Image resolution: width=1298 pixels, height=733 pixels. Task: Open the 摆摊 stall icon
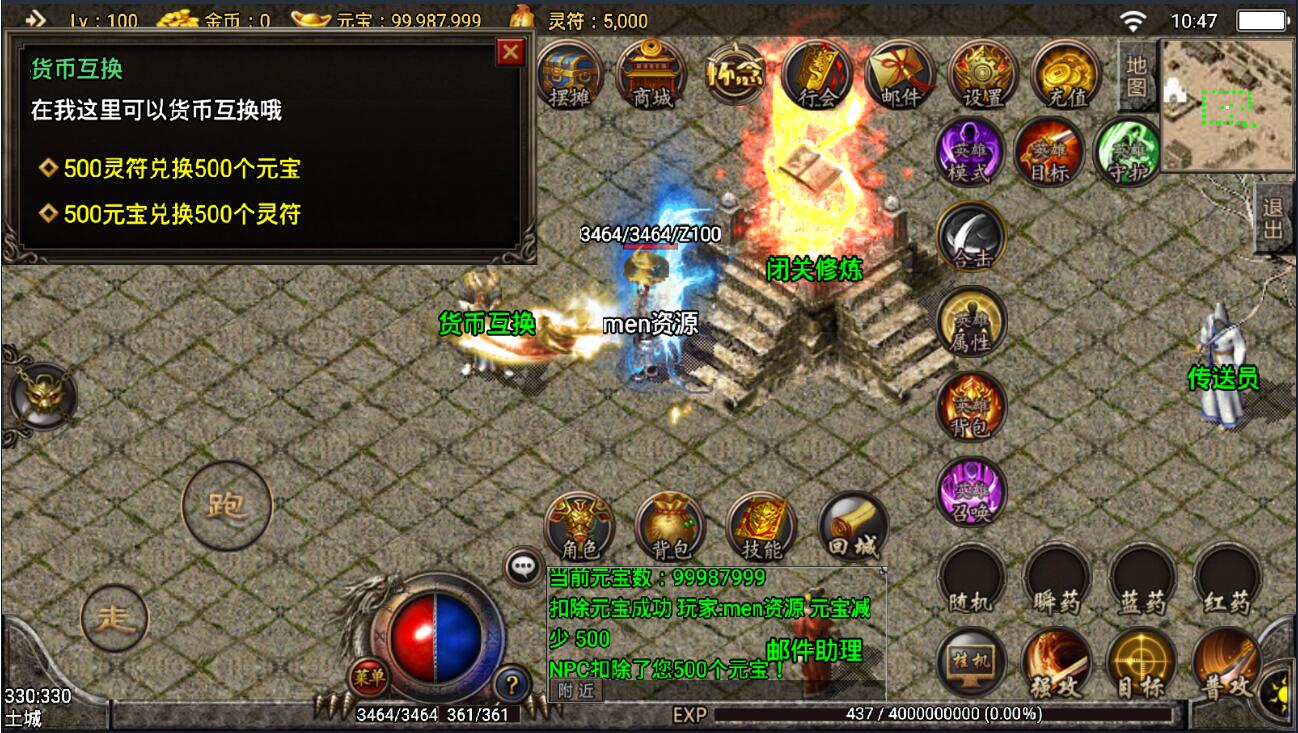point(570,74)
